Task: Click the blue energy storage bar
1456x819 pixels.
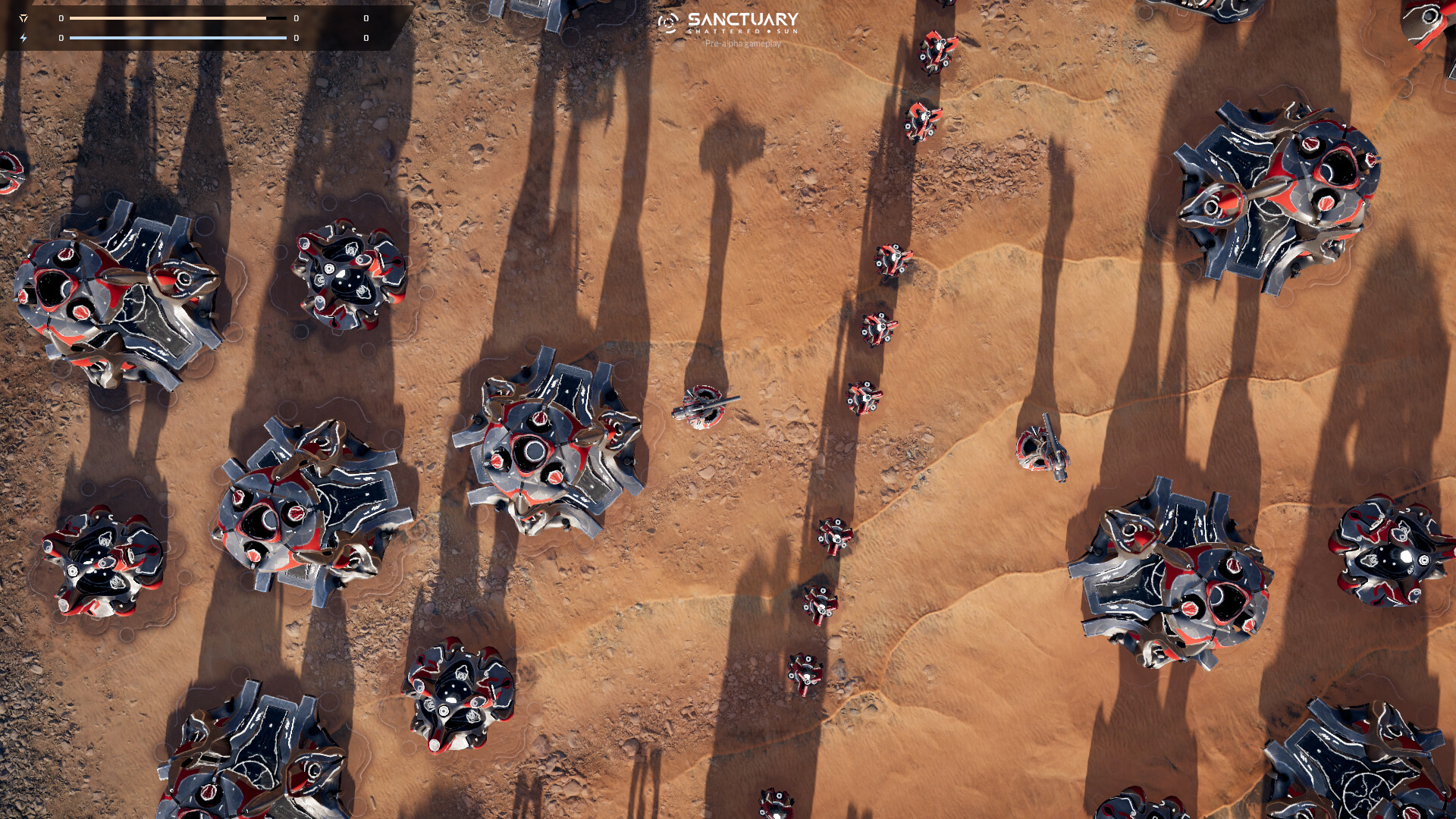Action: [x=178, y=37]
